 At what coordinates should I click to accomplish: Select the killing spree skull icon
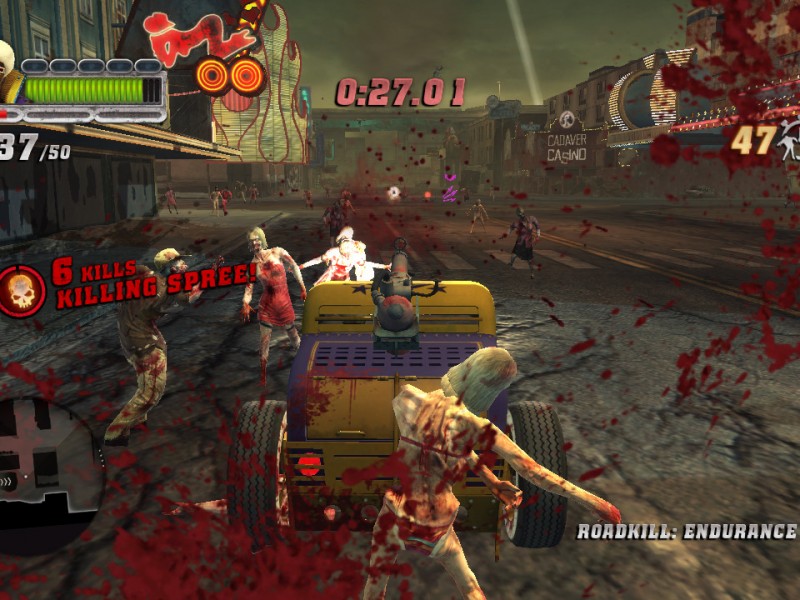pos(21,291)
